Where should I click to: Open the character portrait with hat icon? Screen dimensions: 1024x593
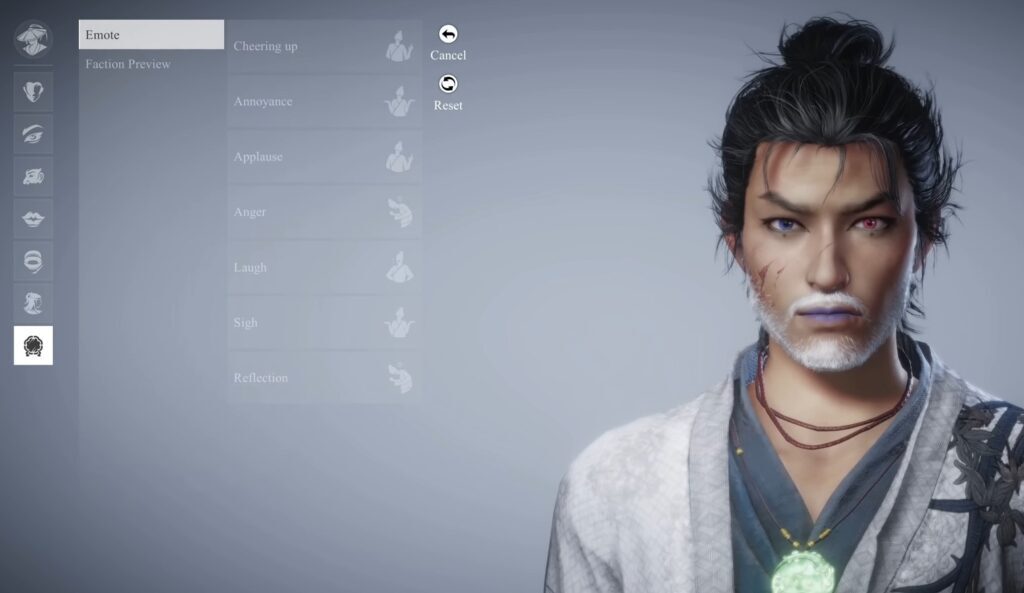pos(33,39)
